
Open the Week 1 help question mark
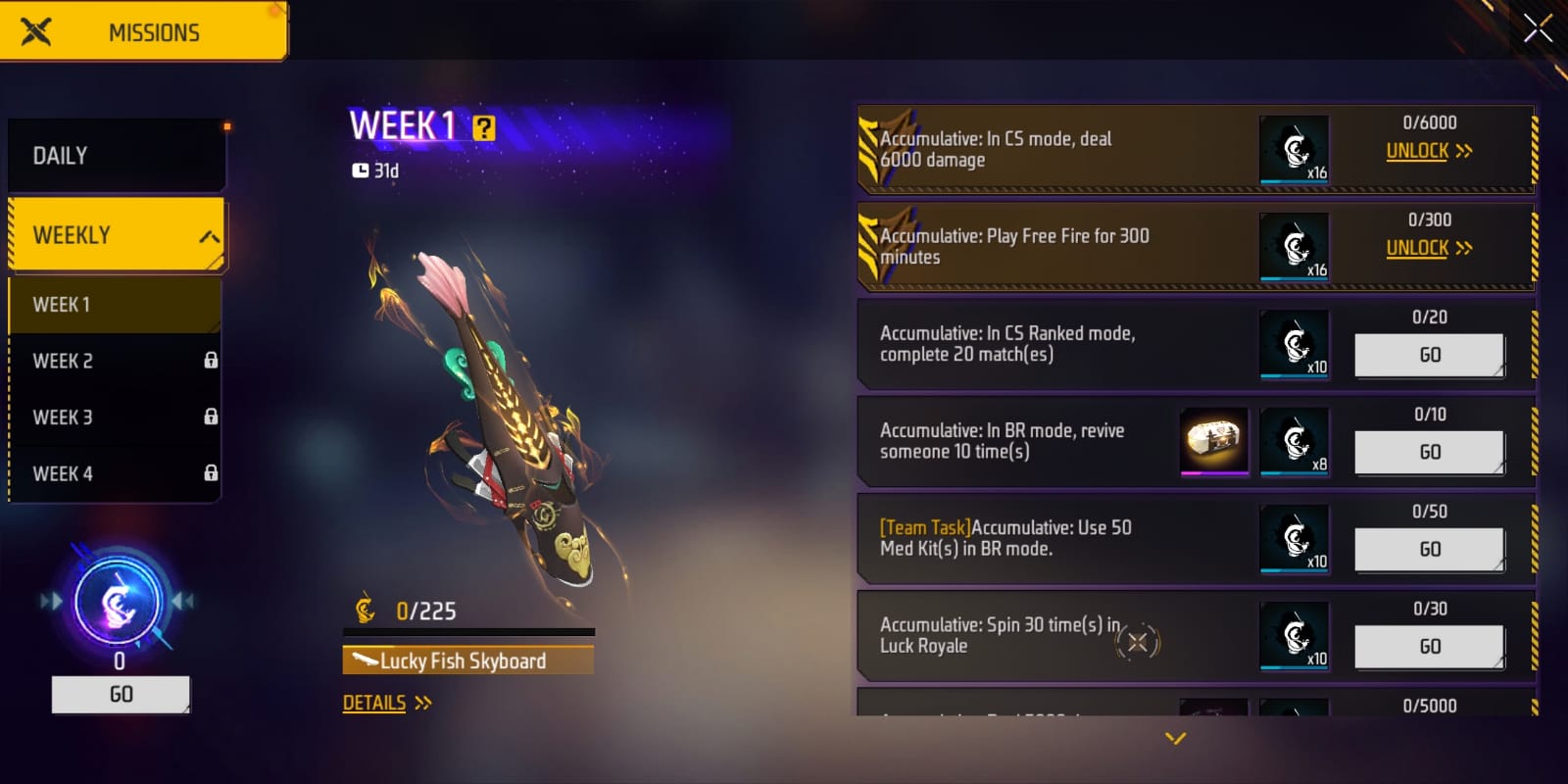484,128
